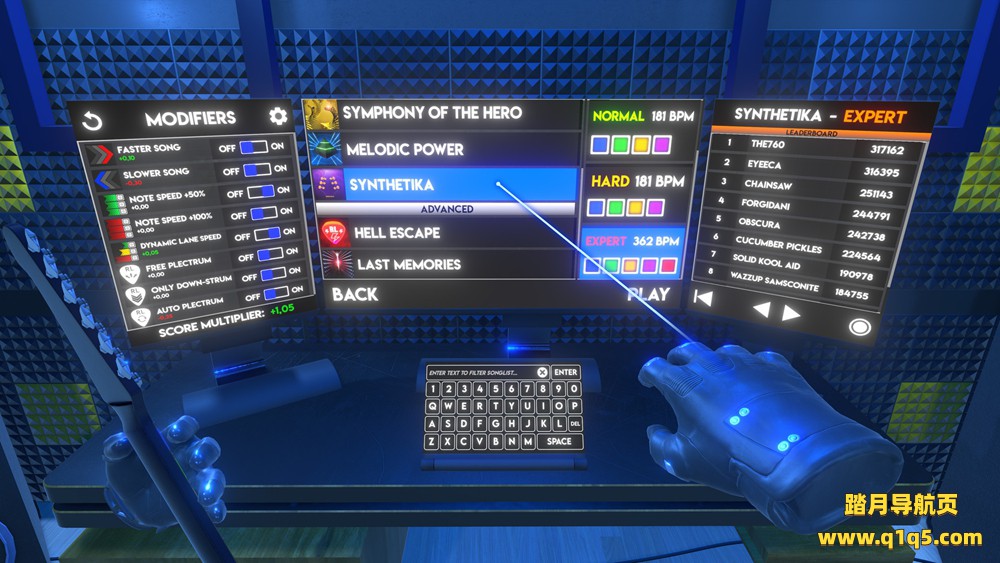The width and height of the screenshot is (1000, 563).
Task: Start the song with the Play button
Action: (648, 294)
